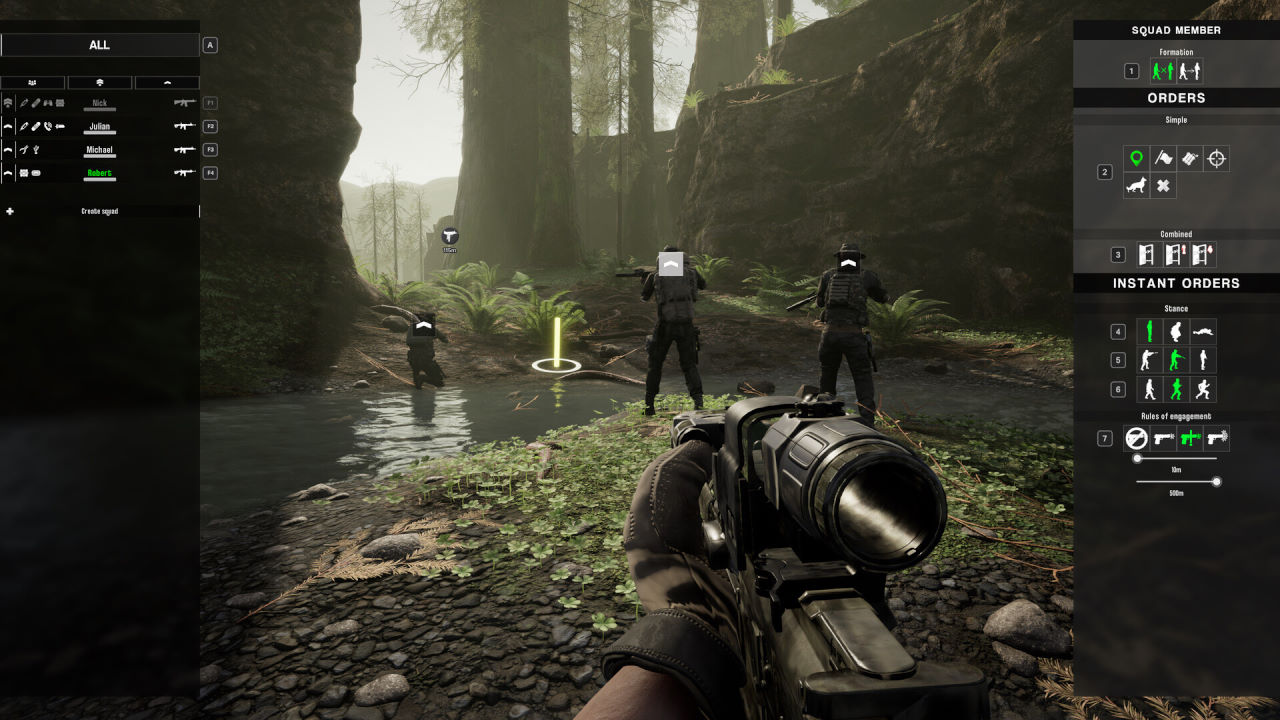Image resolution: width=1280 pixels, height=720 pixels.
Task: Select the hold-fire rule of engagement
Action: tap(1136, 438)
